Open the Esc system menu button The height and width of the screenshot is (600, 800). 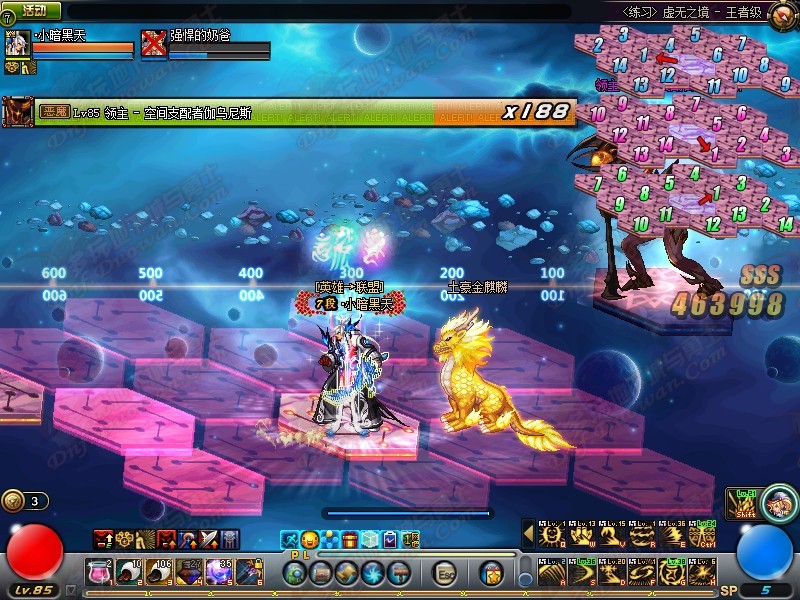(445, 573)
